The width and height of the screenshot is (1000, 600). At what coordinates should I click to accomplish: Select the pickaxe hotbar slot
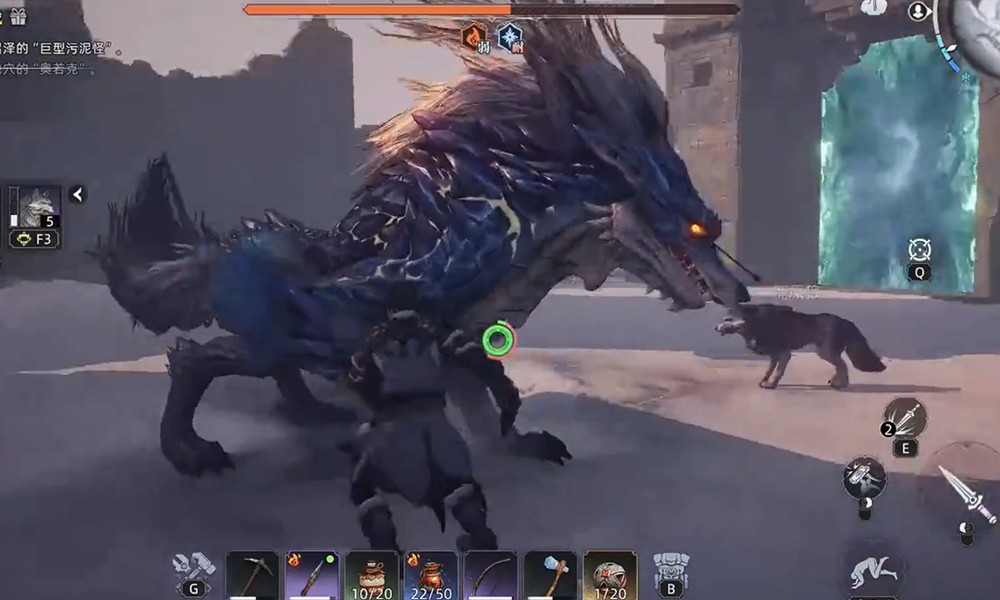click(251, 575)
